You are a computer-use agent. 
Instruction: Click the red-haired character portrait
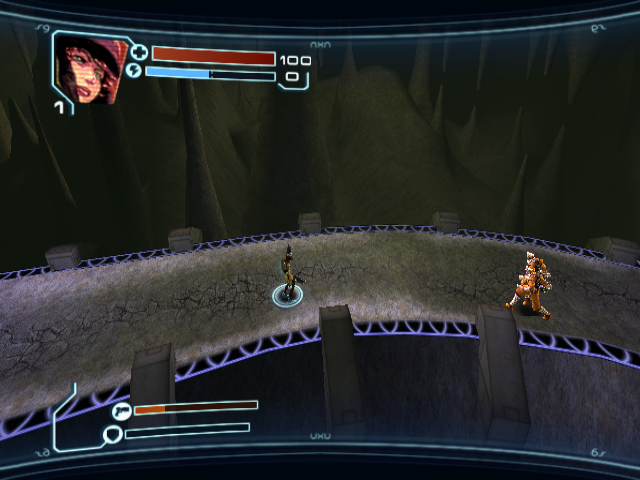88,69
